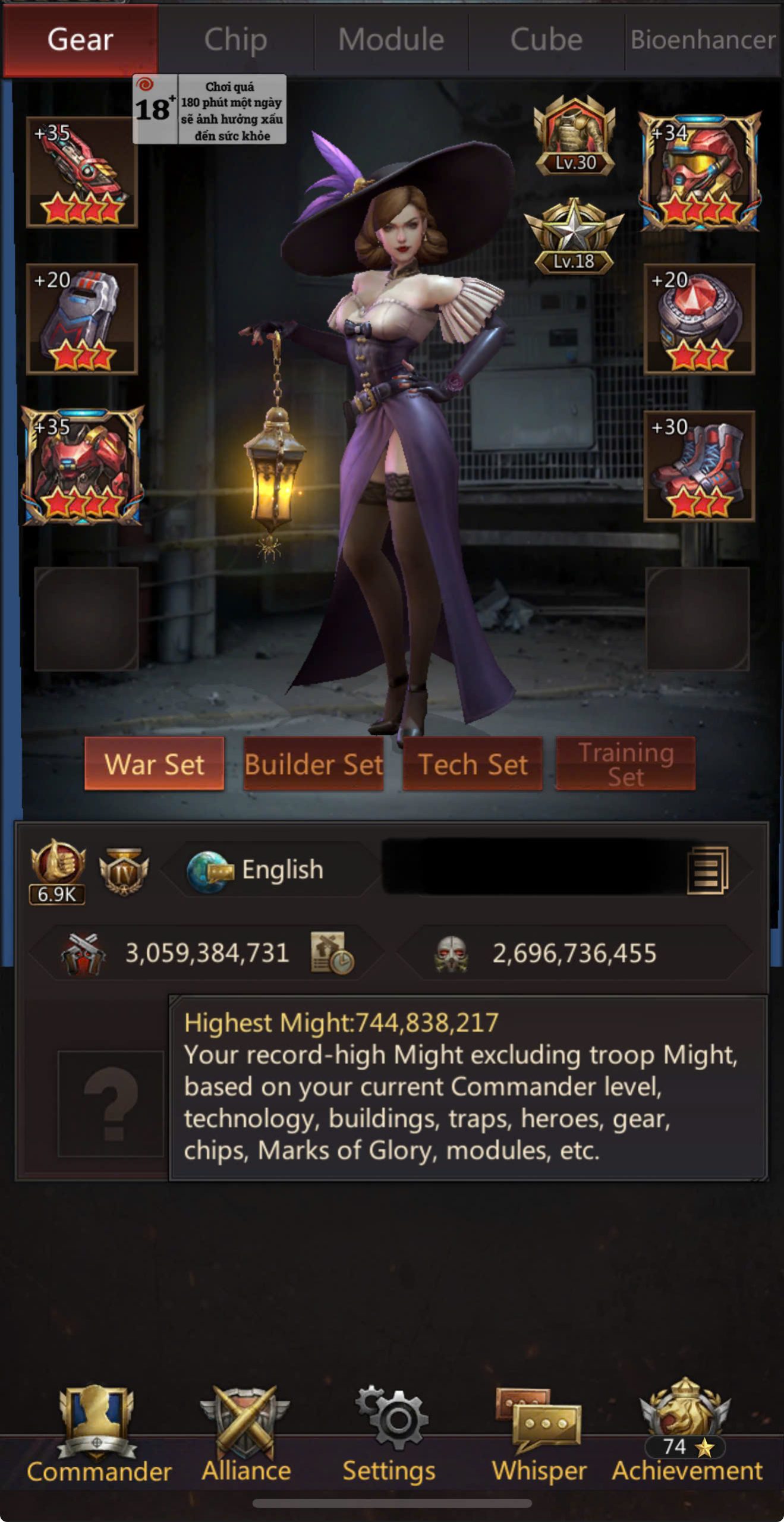Viewport: 784px width, 1522px height.
Task: Open the Settings gear menu
Action: 389,1434
